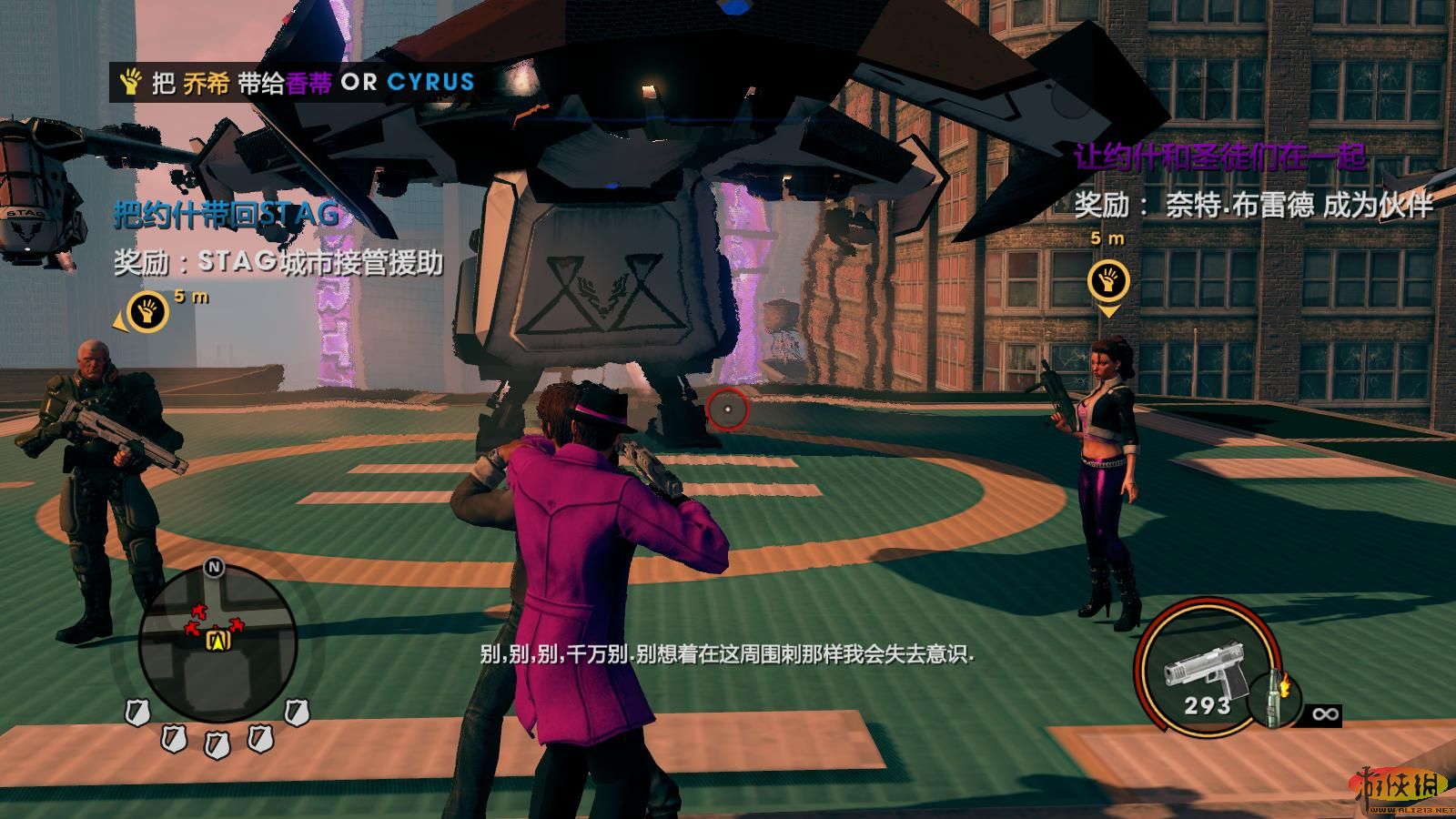This screenshot has height=819, width=1456.
Task: Click the fist marker above the woman
Action: coord(1107,281)
